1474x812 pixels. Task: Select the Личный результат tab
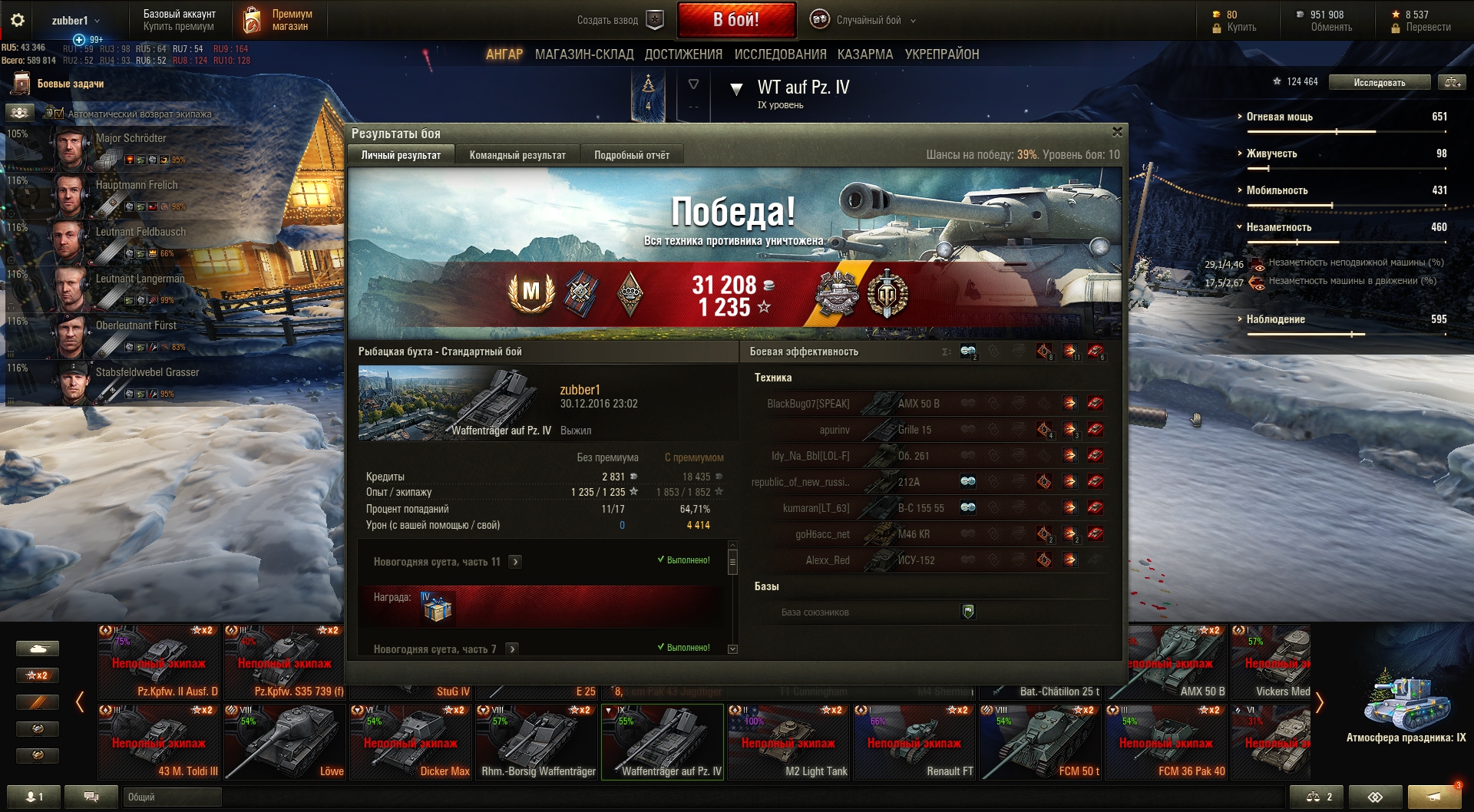pyautogui.click(x=401, y=155)
